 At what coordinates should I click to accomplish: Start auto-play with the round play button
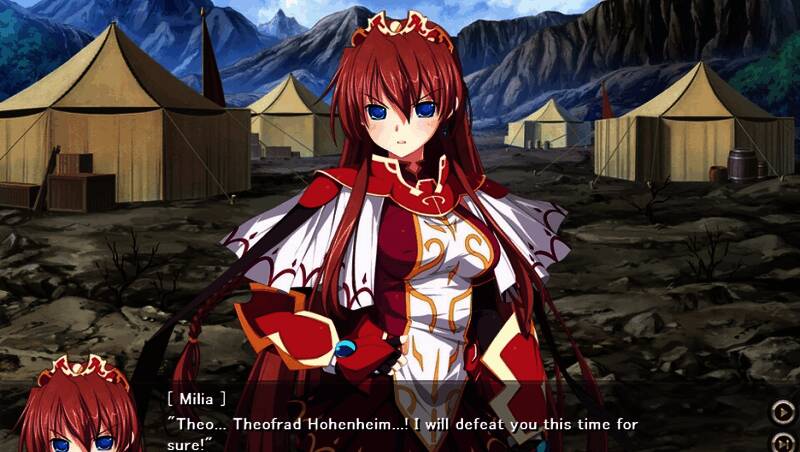[x=781, y=411]
